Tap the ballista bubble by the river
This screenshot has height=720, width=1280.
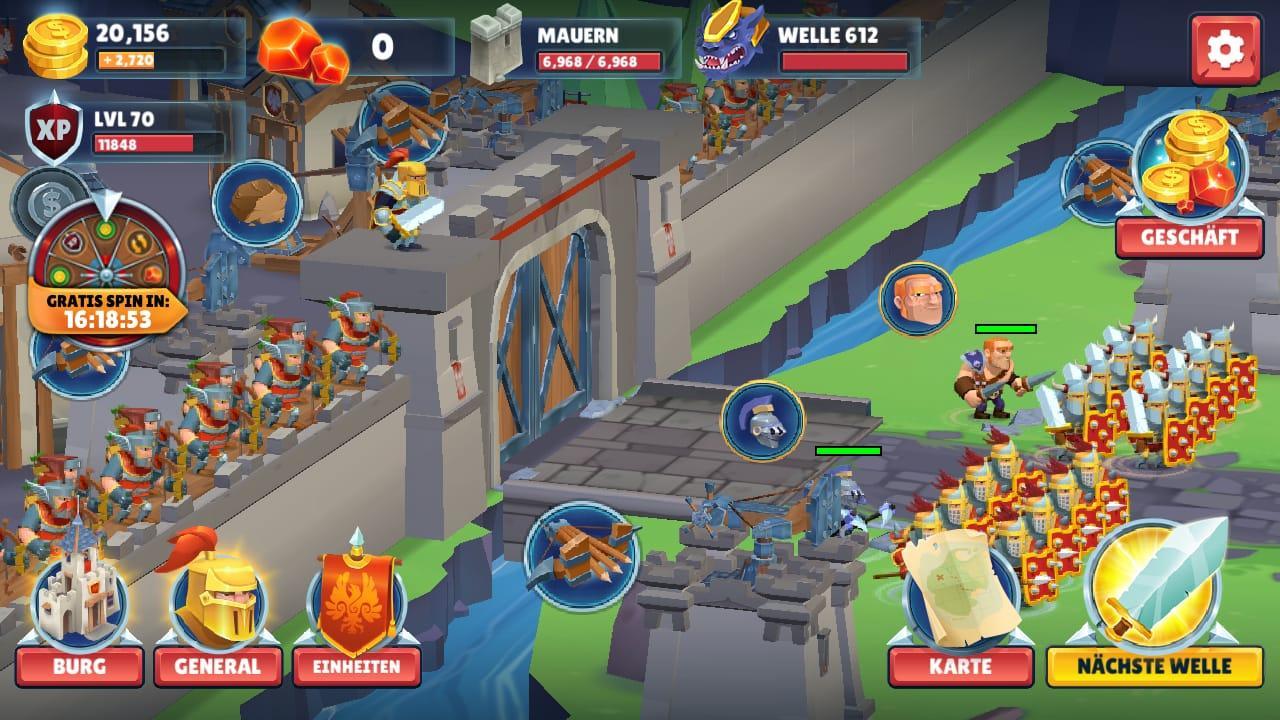(580, 555)
